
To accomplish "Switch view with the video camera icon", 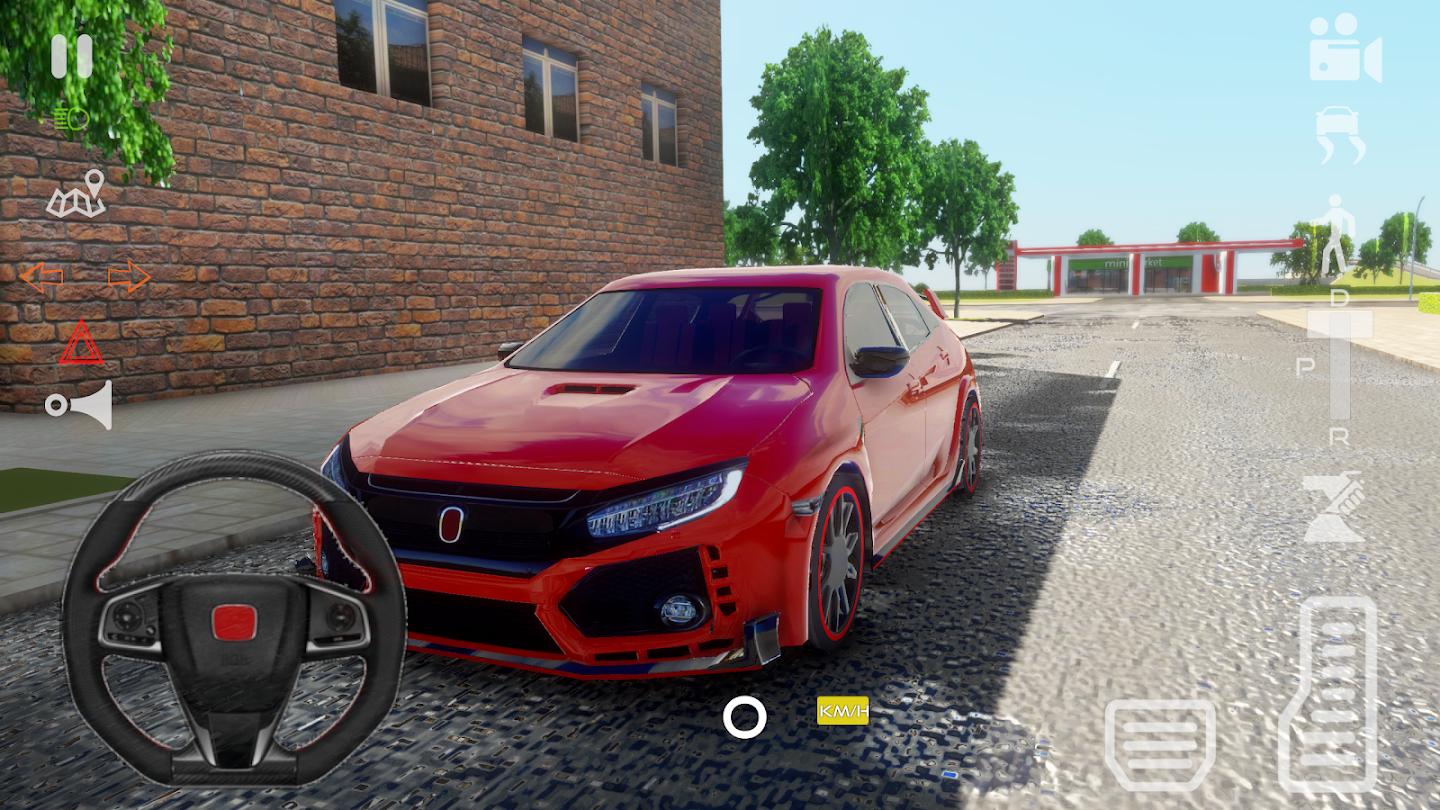I will pyautogui.click(x=1345, y=47).
